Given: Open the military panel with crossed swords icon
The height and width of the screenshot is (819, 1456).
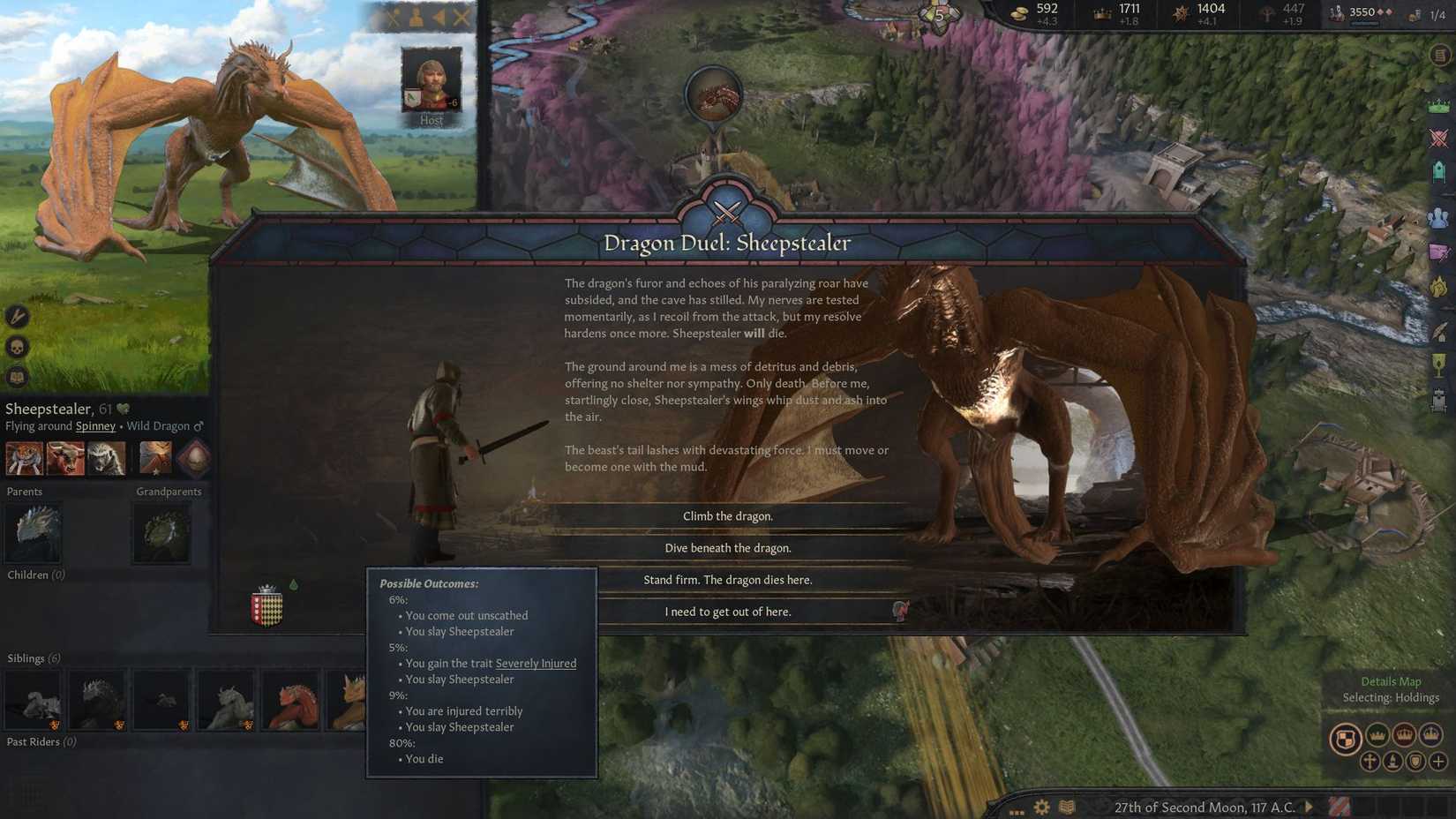Looking at the screenshot, I should point(1439,139).
